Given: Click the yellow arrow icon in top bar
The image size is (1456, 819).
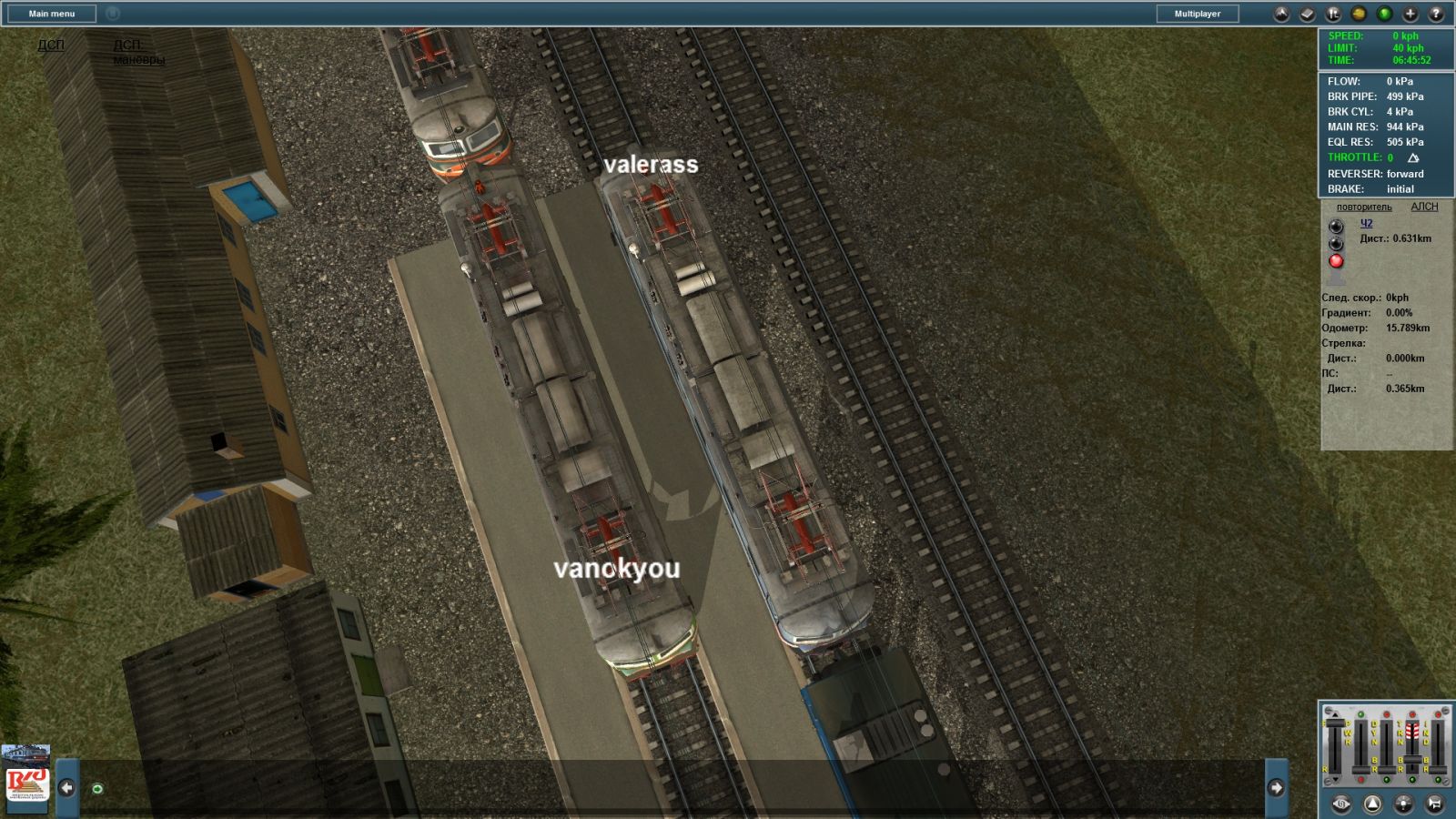Looking at the screenshot, I should click(1359, 14).
